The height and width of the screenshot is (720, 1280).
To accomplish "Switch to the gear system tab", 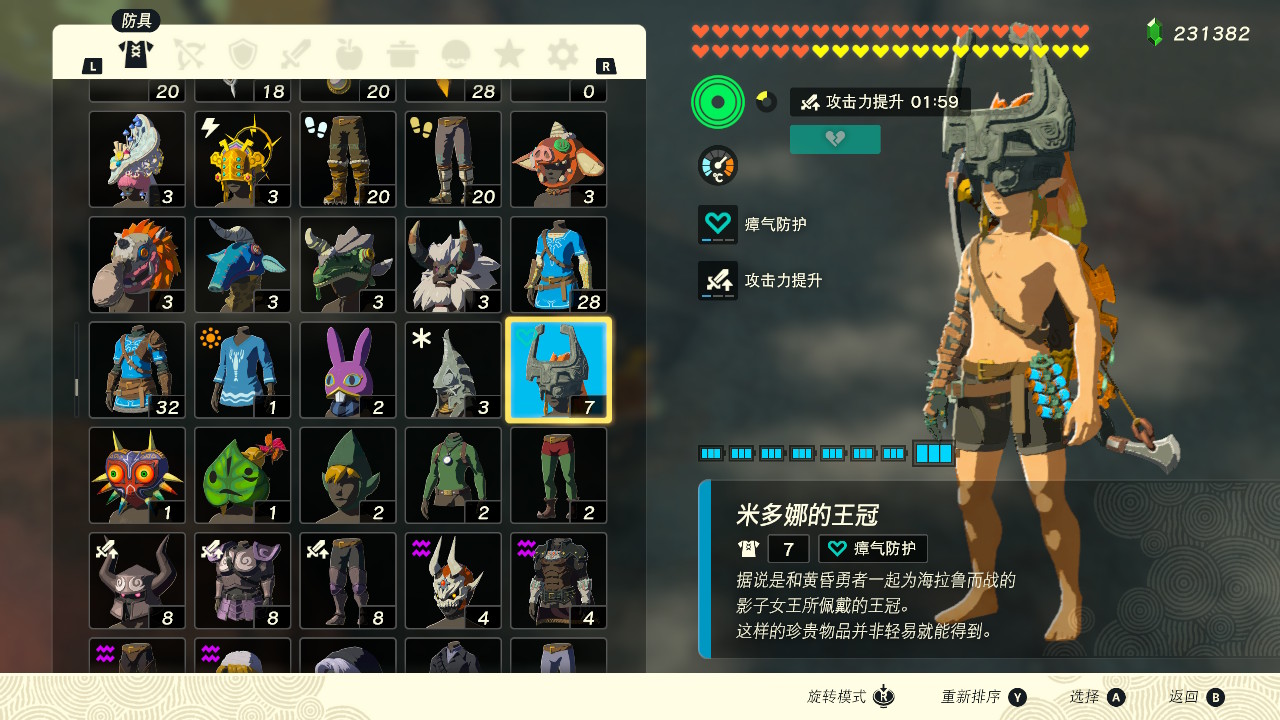I will pos(563,53).
